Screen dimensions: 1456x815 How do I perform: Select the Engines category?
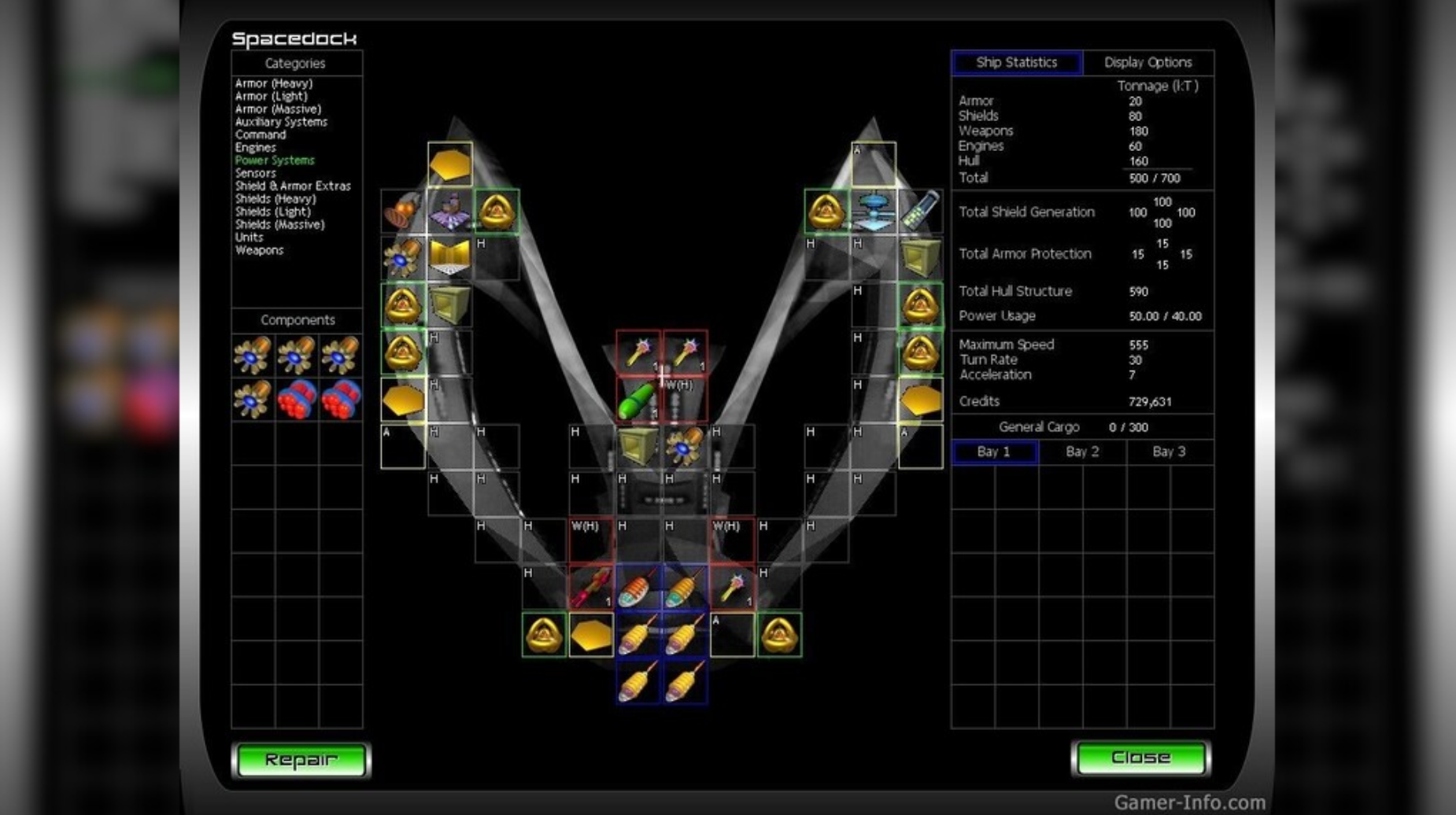[x=256, y=147]
